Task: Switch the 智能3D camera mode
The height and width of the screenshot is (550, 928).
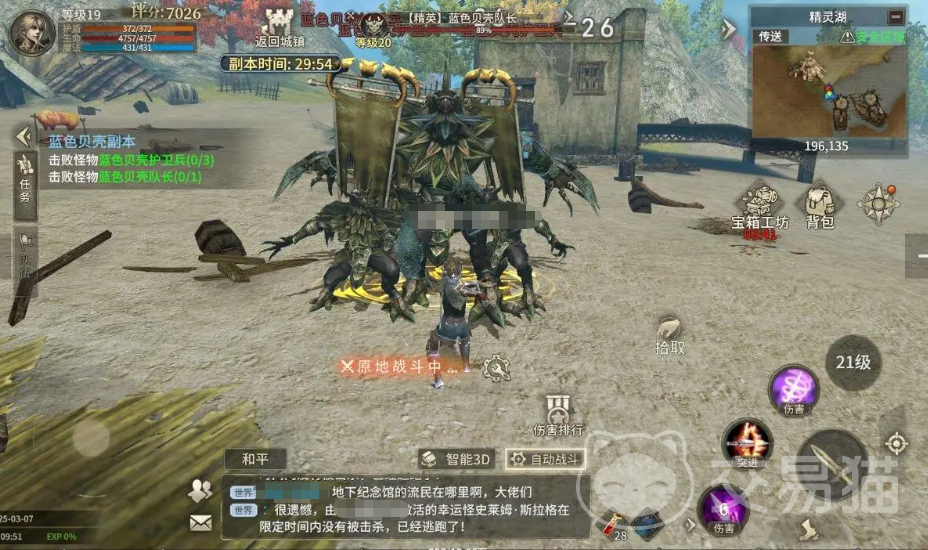Action: [456, 459]
